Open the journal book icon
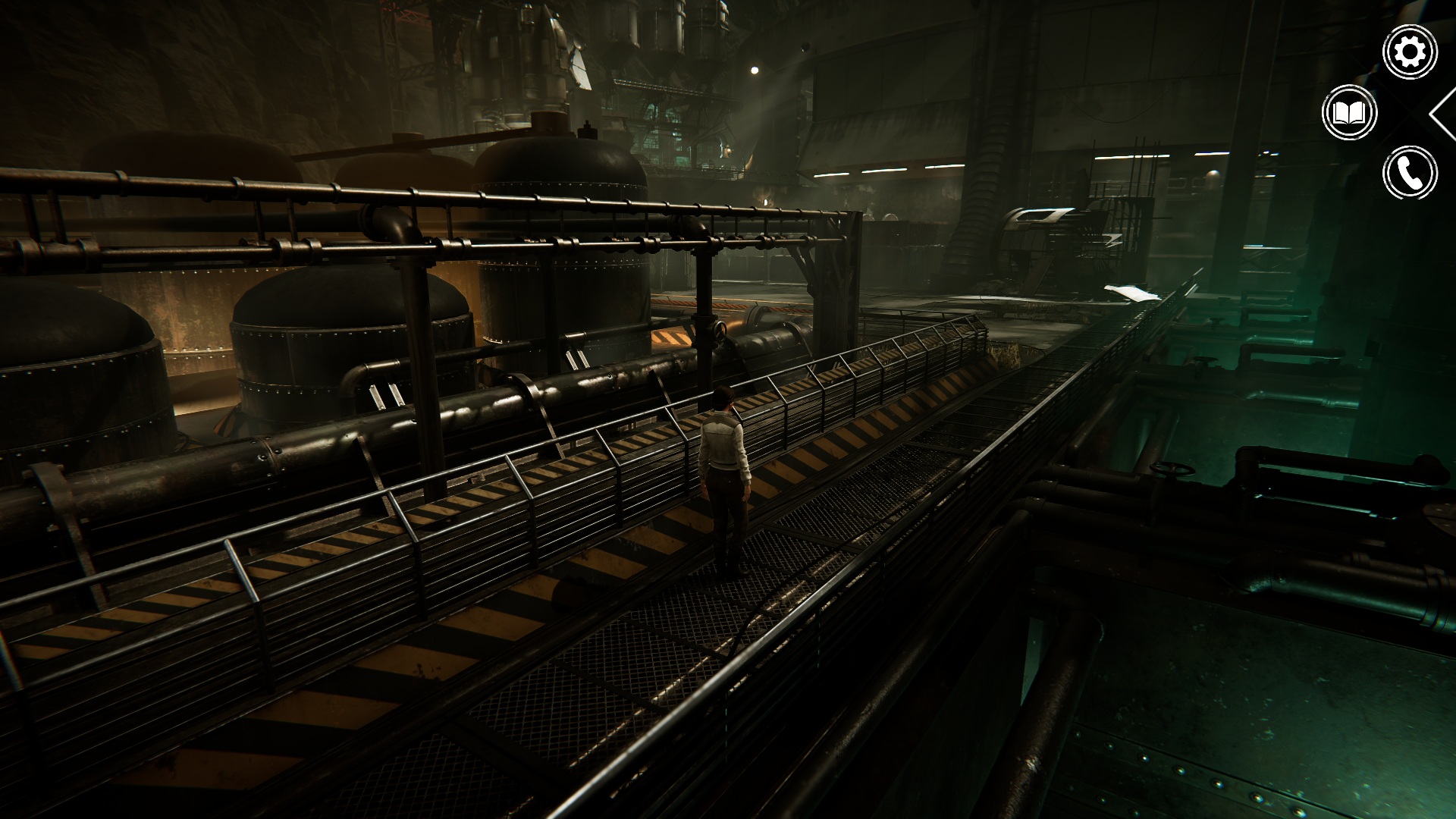 coord(1349,113)
